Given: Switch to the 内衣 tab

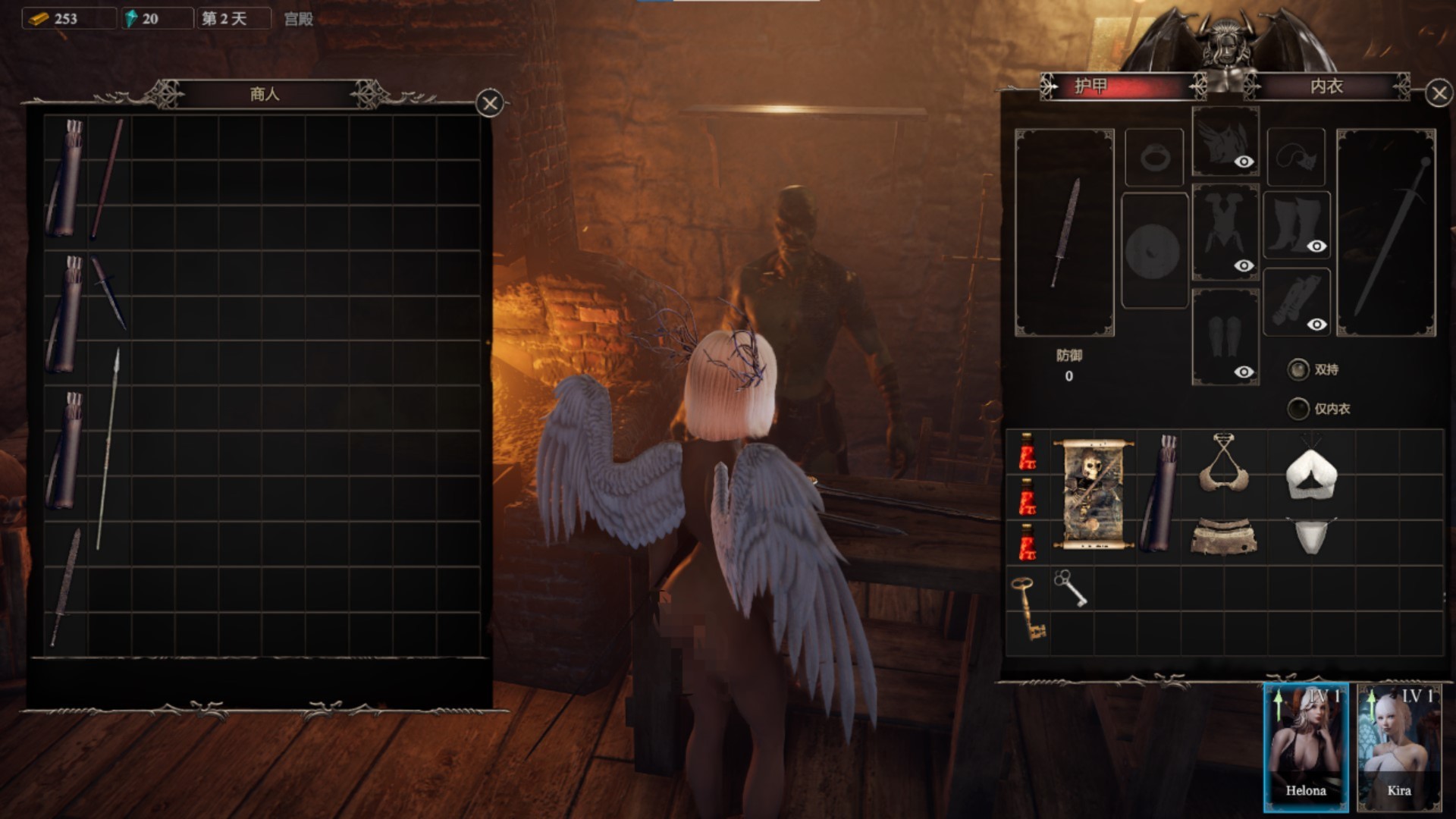Looking at the screenshot, I should [1326, 86].
